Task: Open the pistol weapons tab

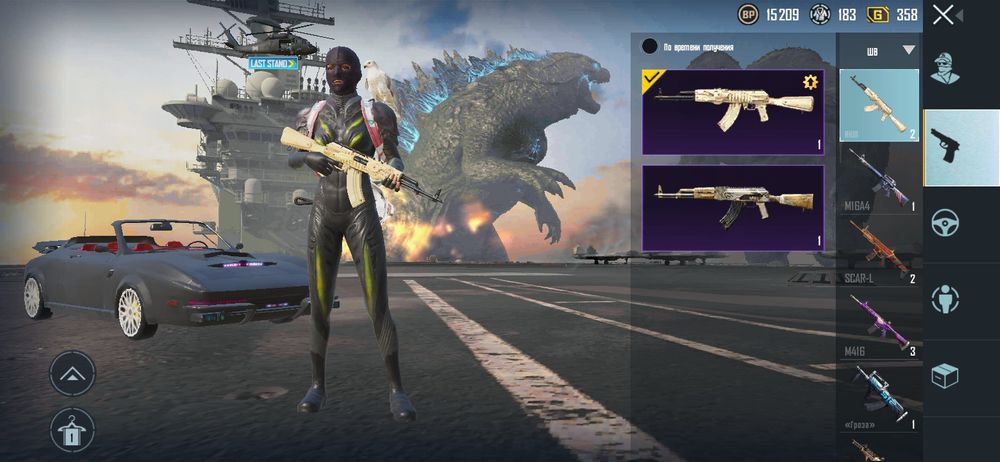Action: [945, 146]
